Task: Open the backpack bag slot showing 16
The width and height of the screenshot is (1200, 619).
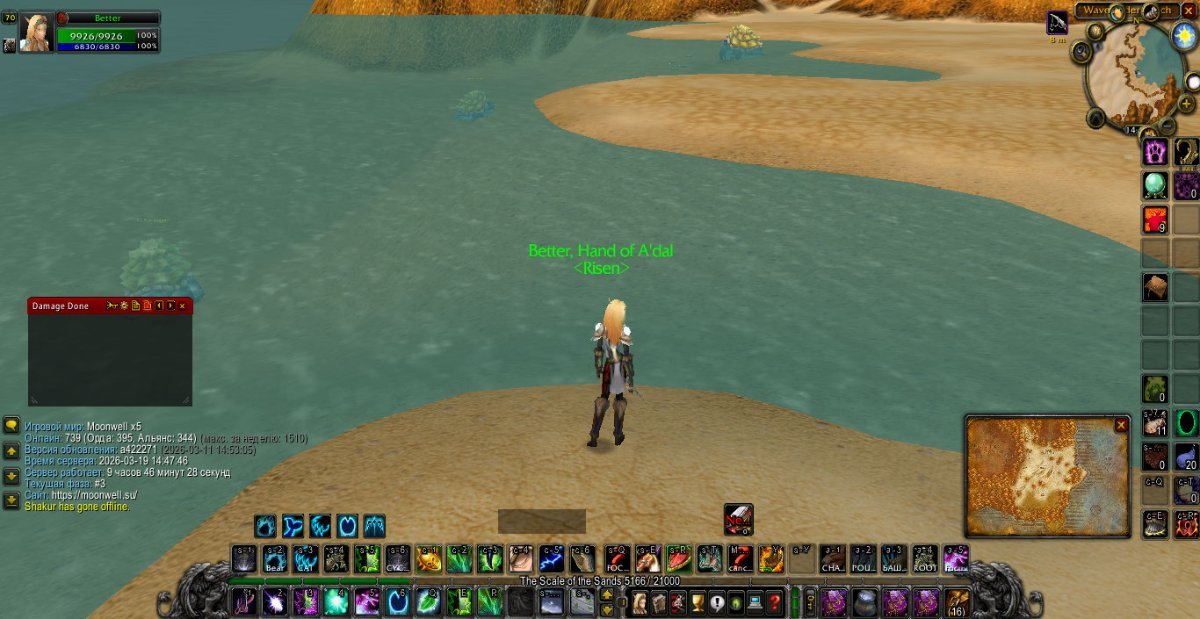Action: tap(957, 603)
